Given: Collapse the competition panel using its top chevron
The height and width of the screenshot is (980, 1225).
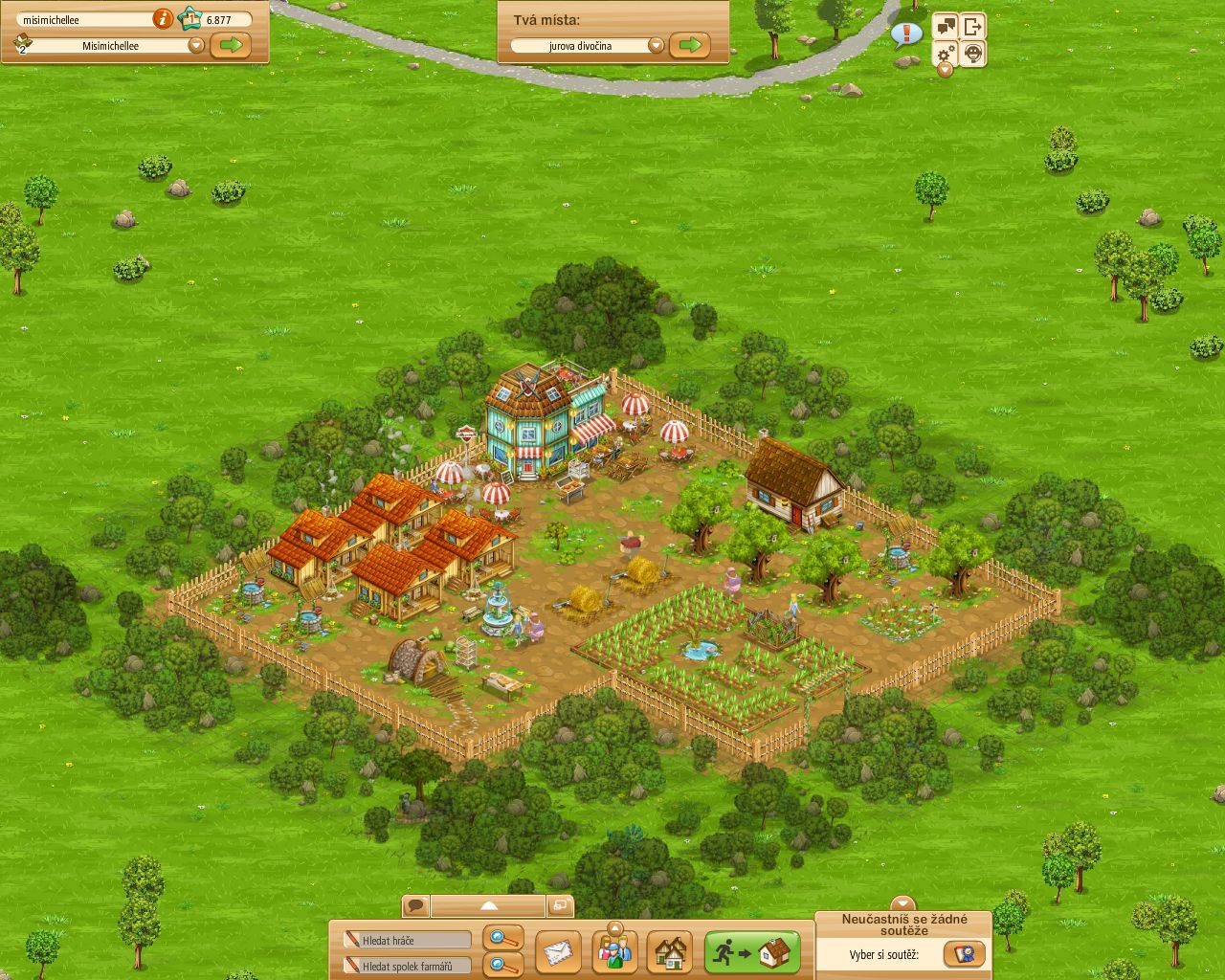Looking at the screenshot, I should tap(902, 903).
